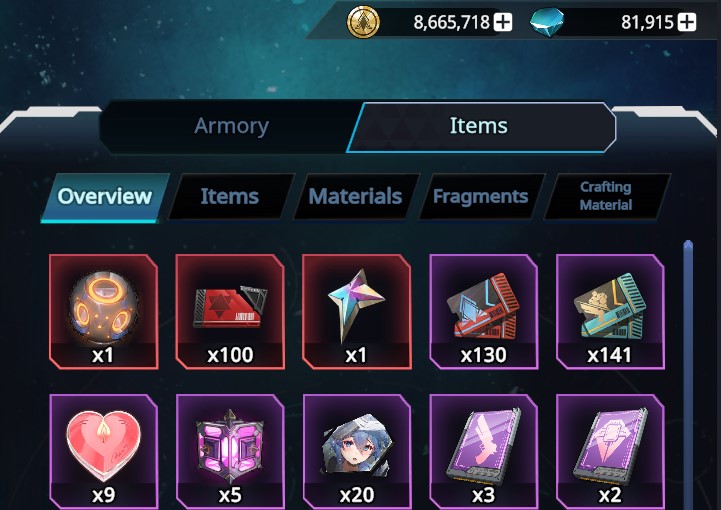Switch to Crafting Material category
This screenshot has width=721, height=510.
coord(606,196)
